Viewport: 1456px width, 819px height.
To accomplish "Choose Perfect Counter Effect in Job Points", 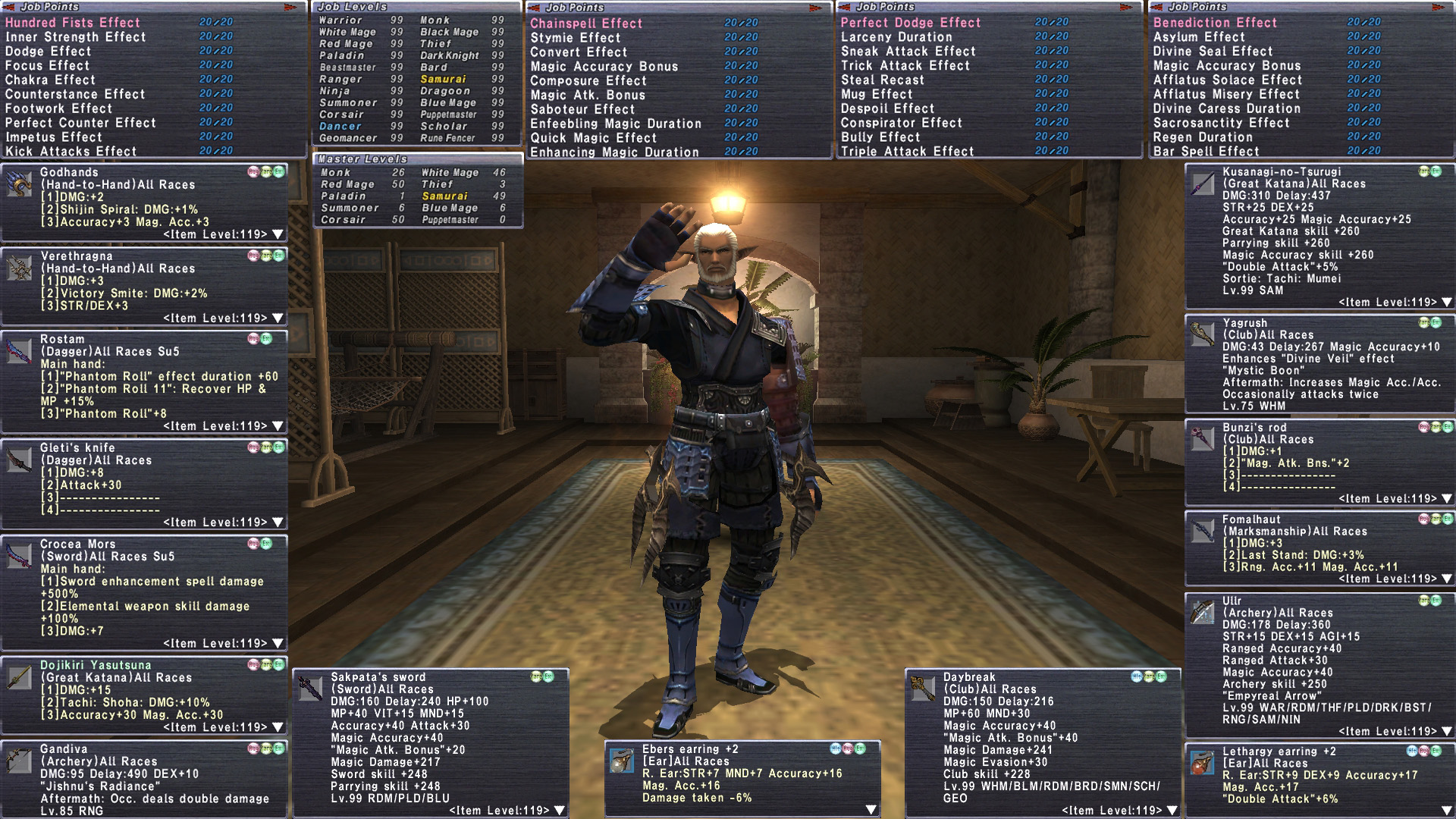I will (x=80, y=123).
